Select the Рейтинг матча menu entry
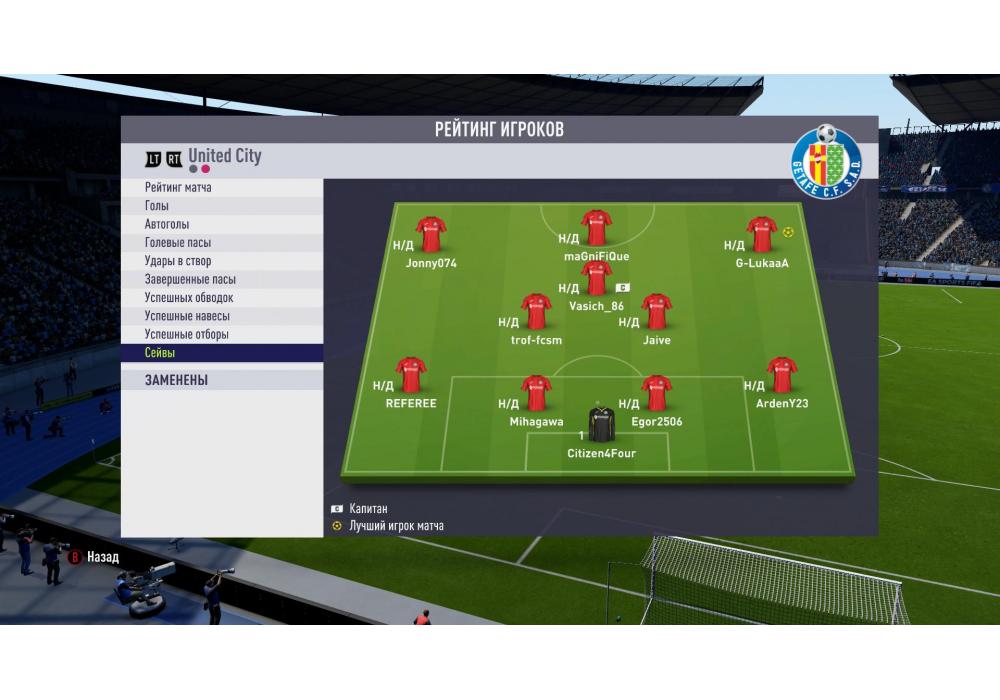This screenshot has width=1000, height=700. [222, 188]
